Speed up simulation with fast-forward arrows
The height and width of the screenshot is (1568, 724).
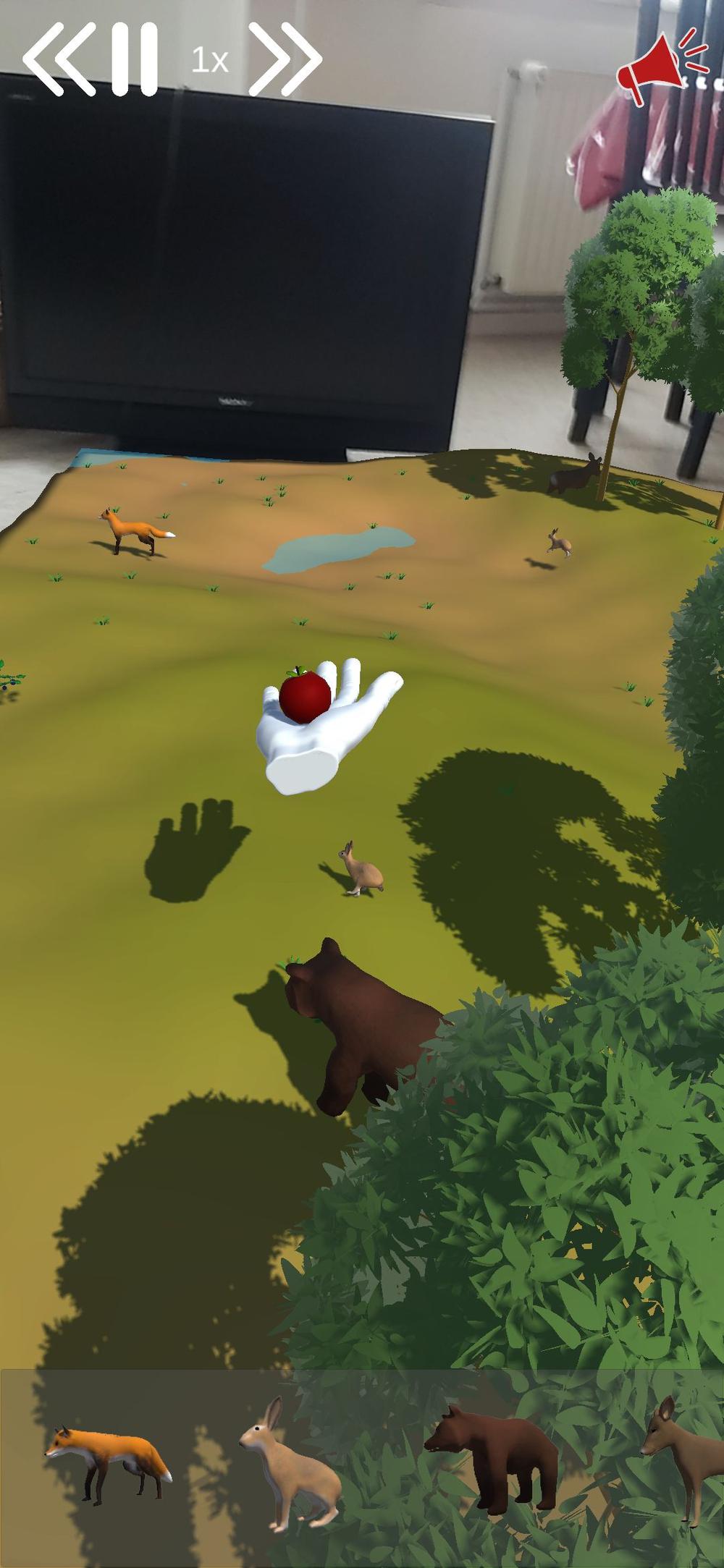click(x=285, y=59)
